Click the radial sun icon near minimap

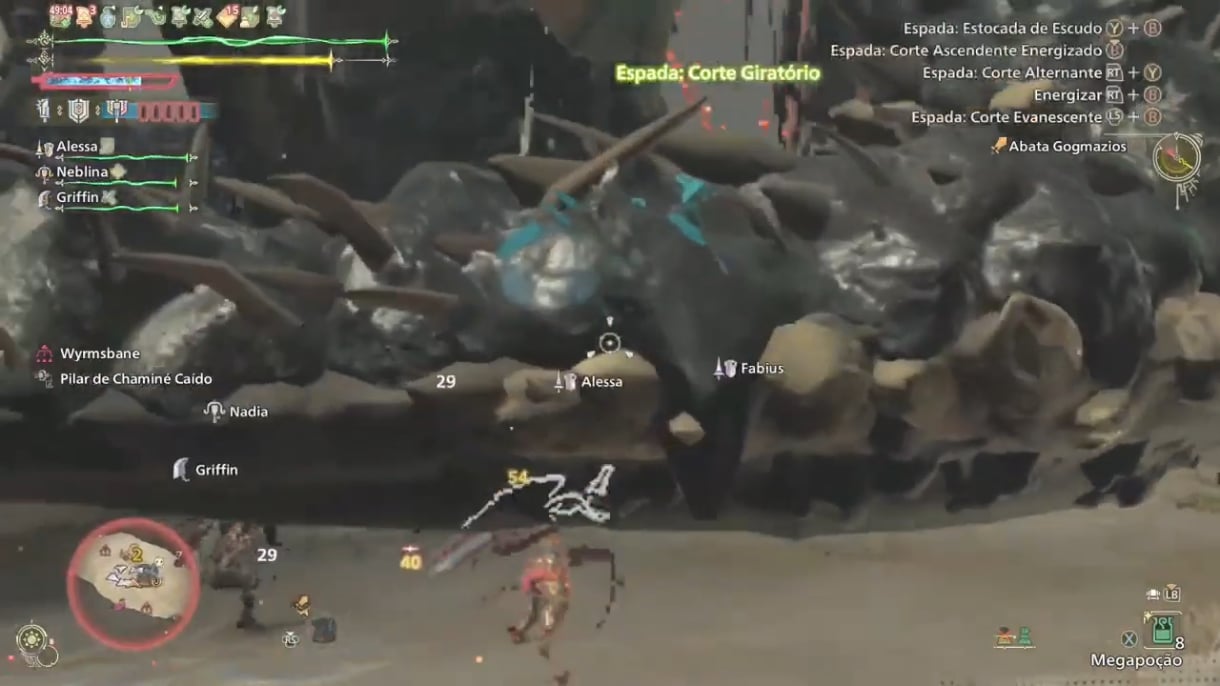coord(30,639)
